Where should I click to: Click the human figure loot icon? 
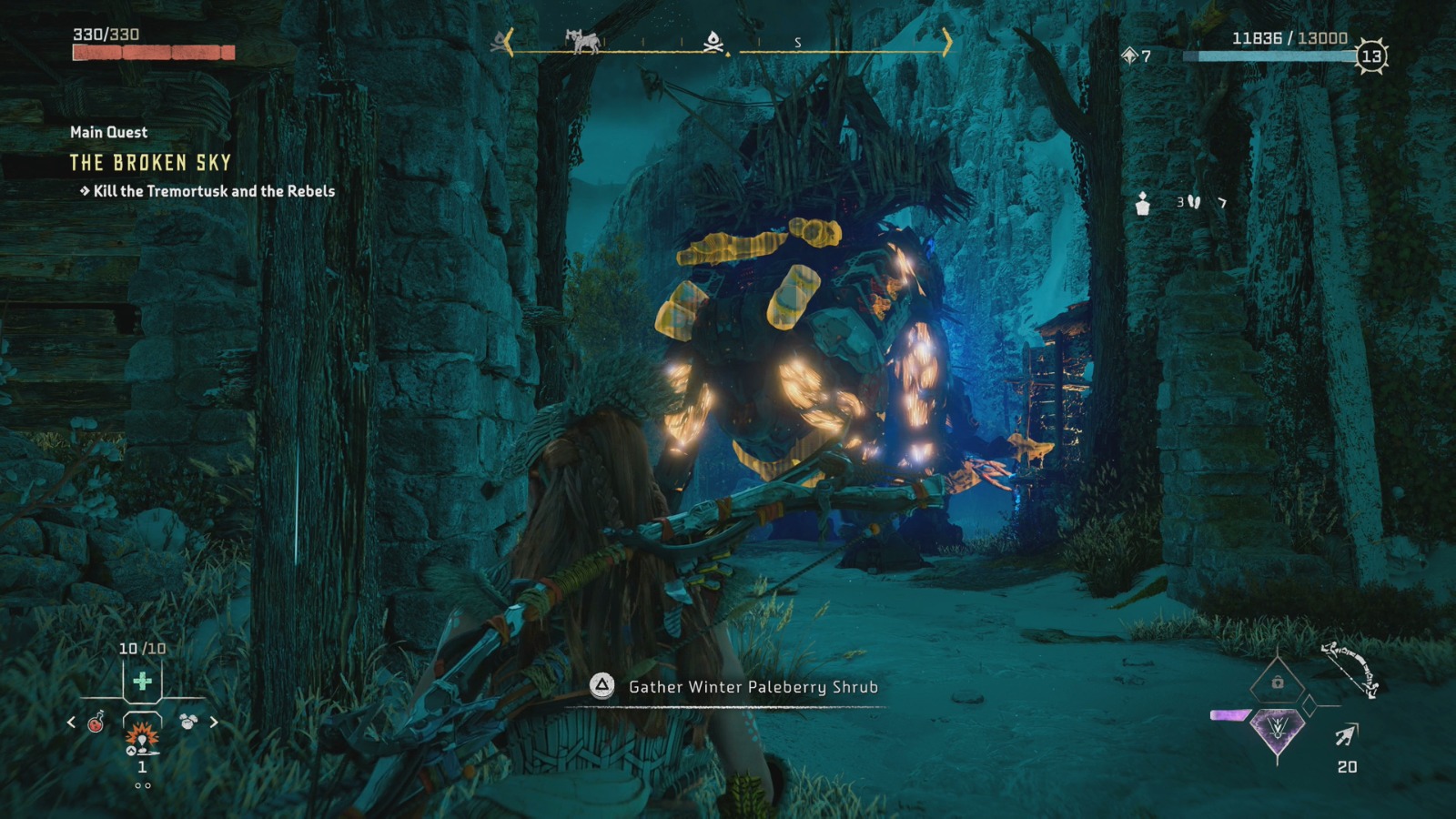point(1143,204)
